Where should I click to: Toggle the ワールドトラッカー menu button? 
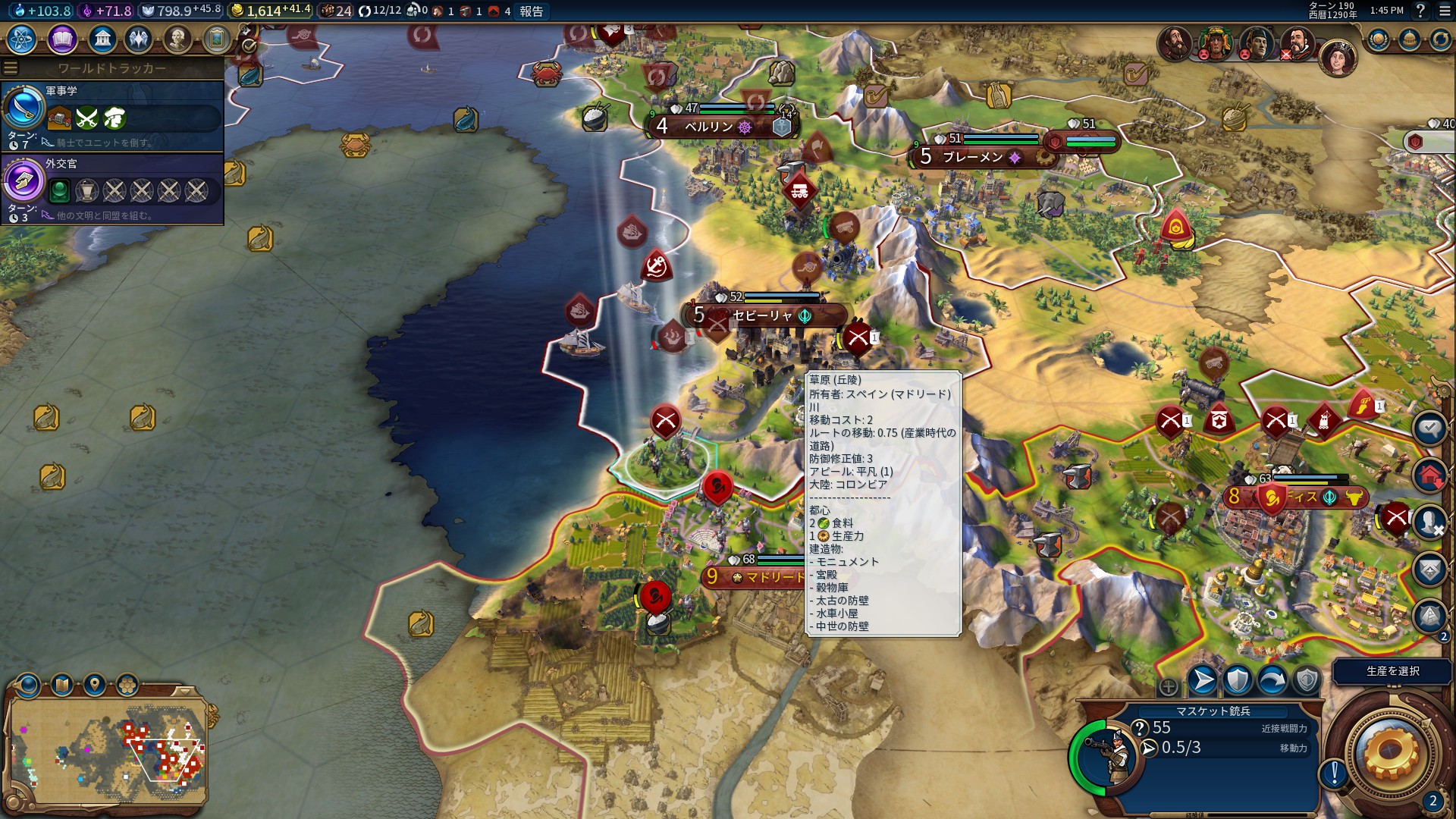[x=11, y=68]
